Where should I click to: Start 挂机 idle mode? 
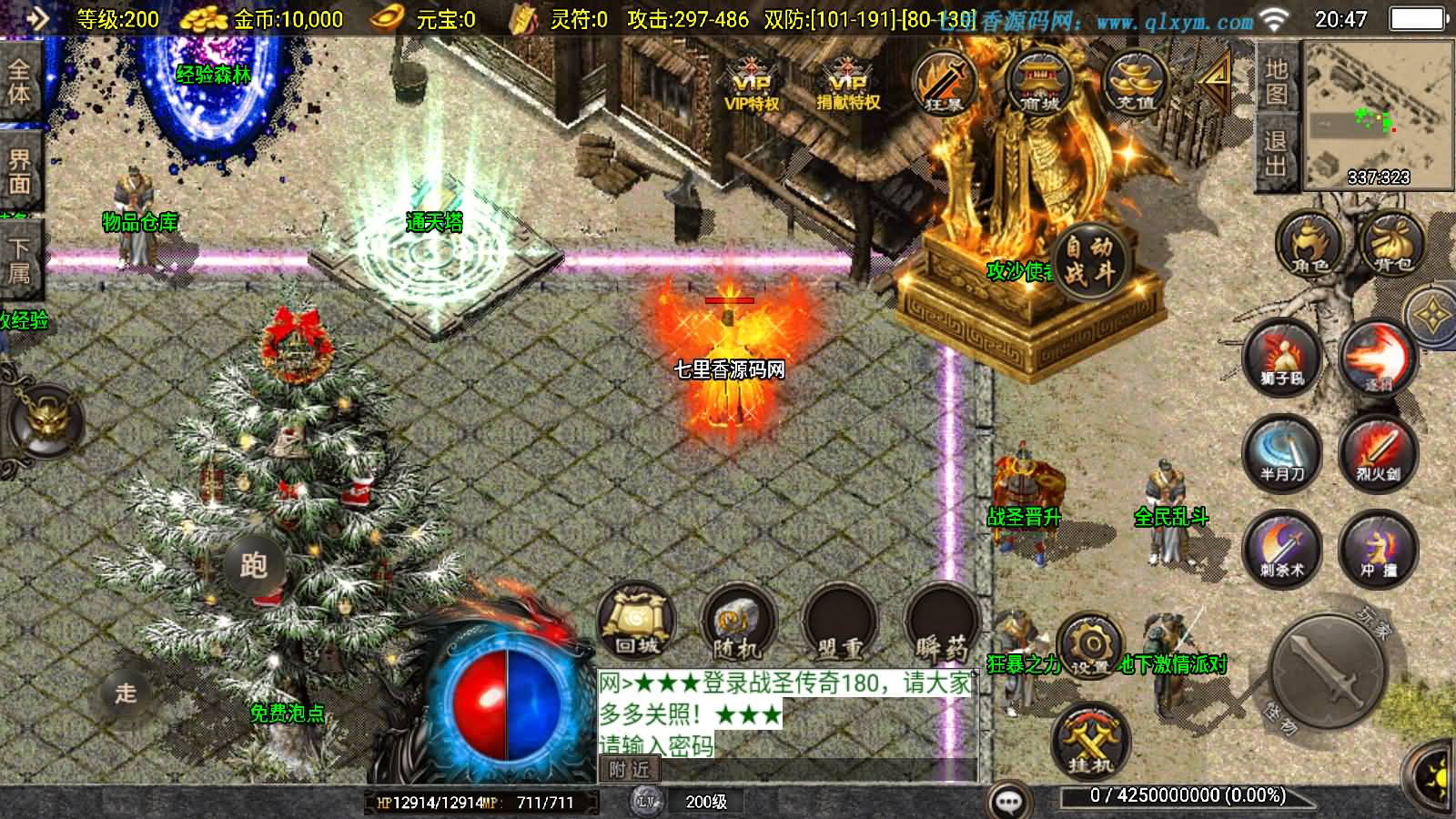tap(1089, 742)
